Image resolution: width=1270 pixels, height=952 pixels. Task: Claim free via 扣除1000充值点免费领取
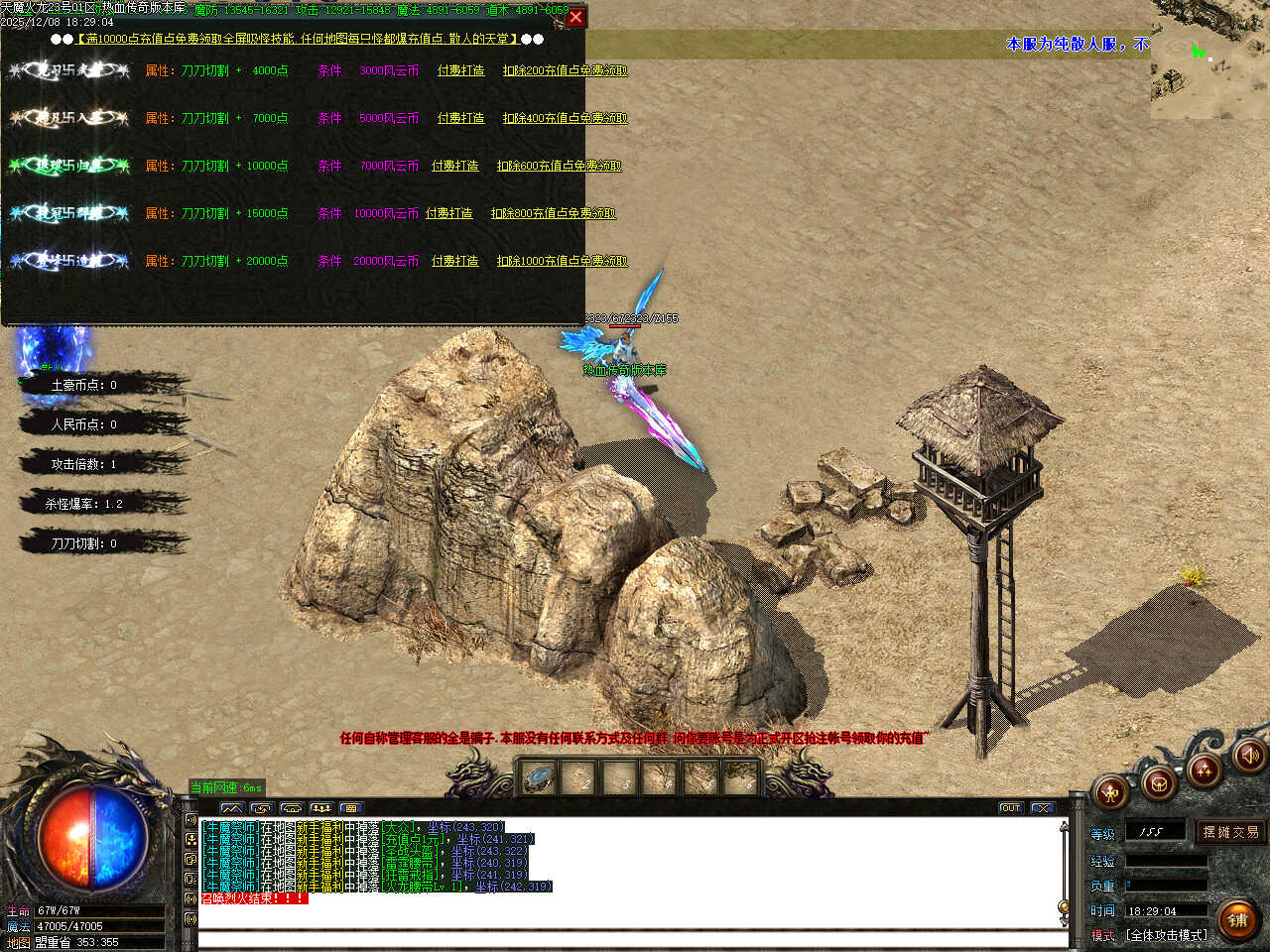pyautogui.click(x=562, y=261)
